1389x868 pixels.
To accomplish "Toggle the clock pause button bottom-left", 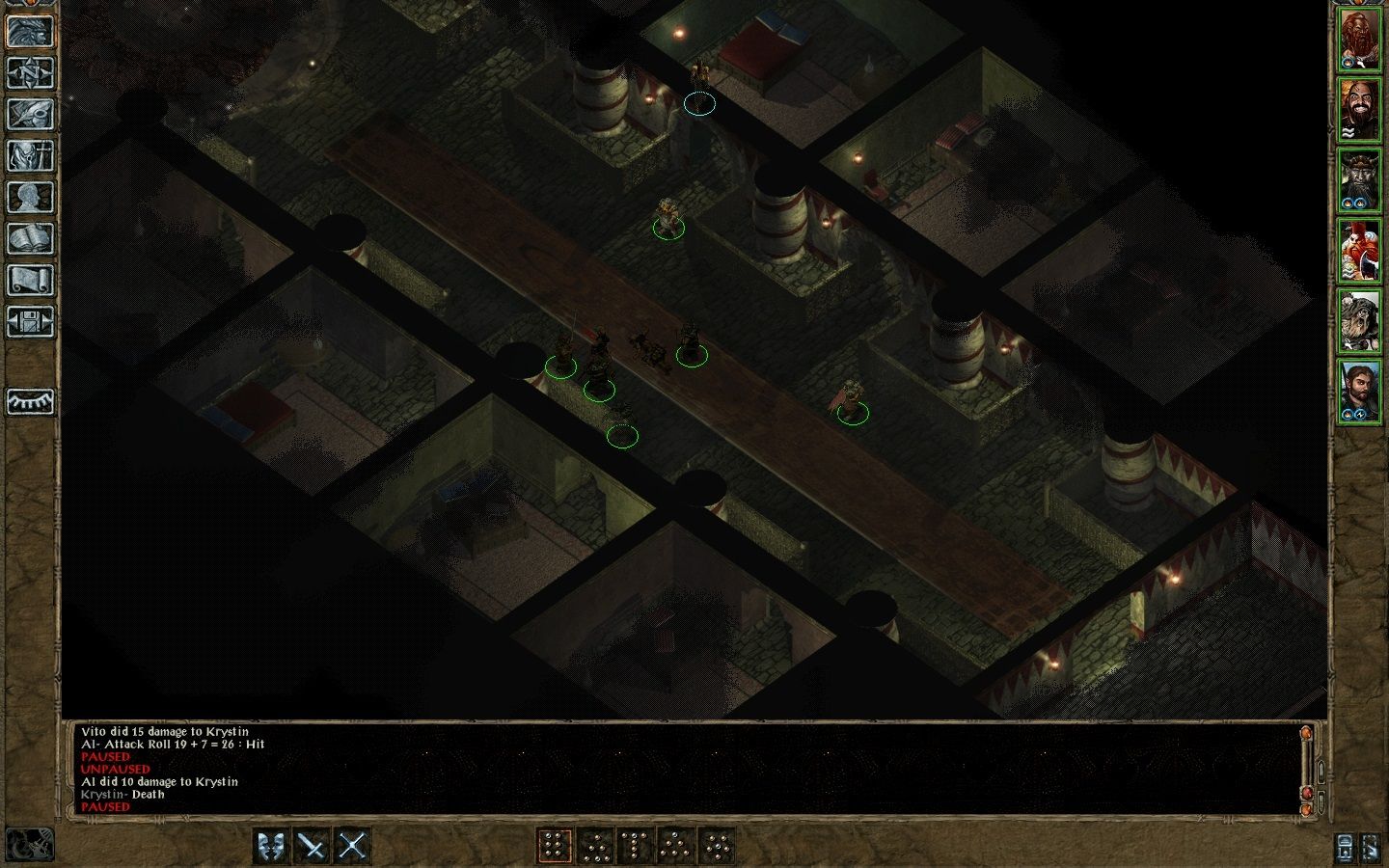I will point(30,845).
